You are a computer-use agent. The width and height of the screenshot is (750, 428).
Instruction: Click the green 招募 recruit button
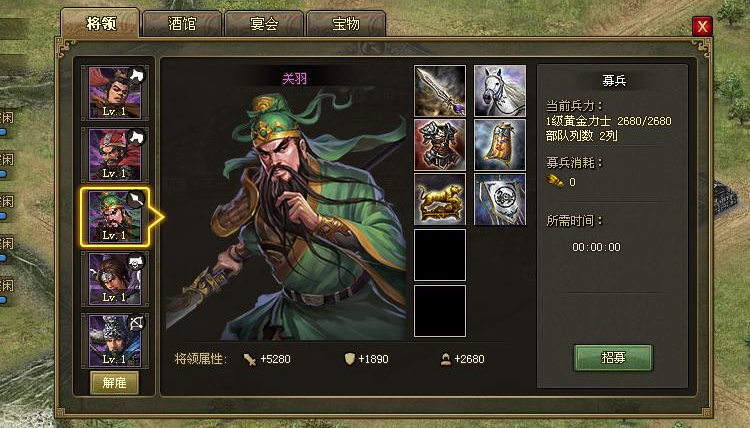coord(613,358)
